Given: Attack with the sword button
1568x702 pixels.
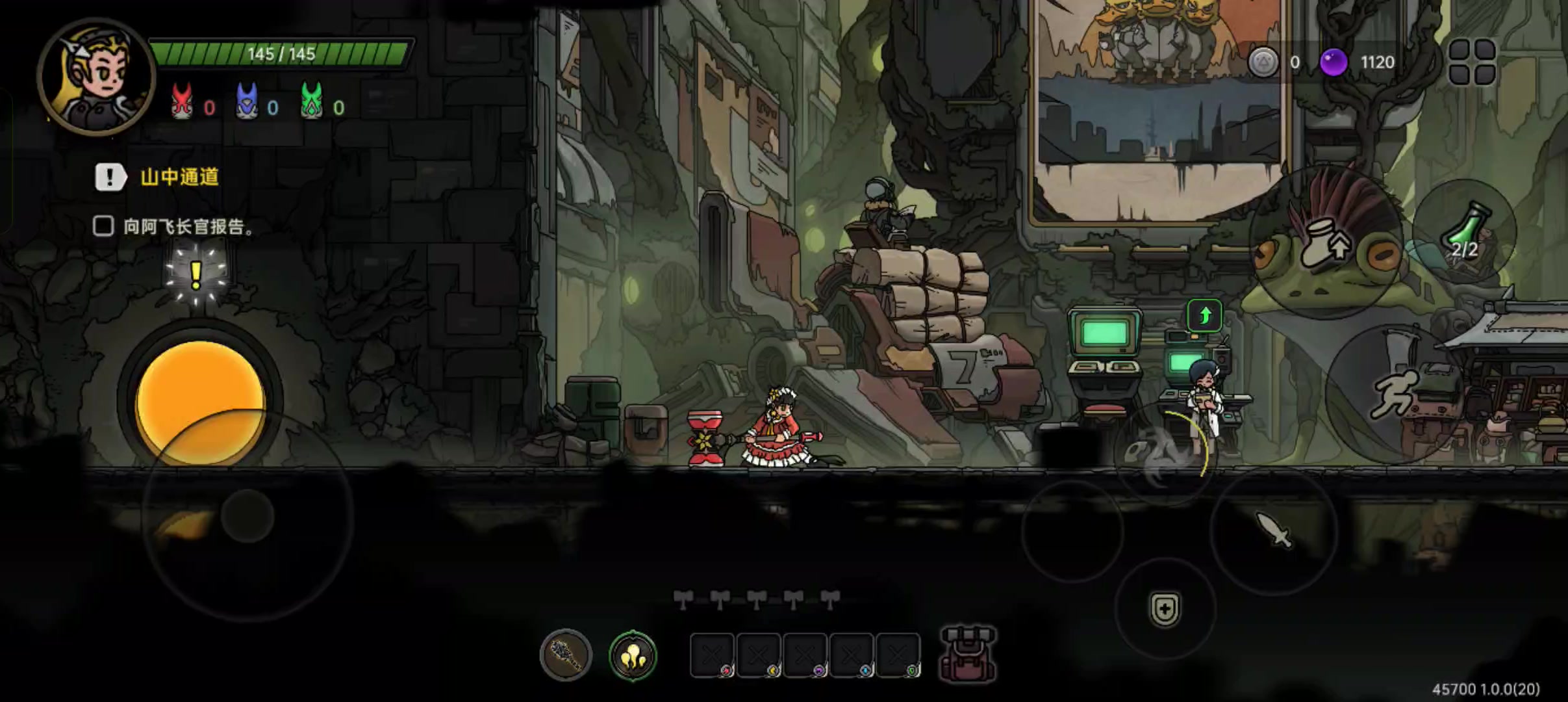Looking at the screenshot, I should point(1273,530).
